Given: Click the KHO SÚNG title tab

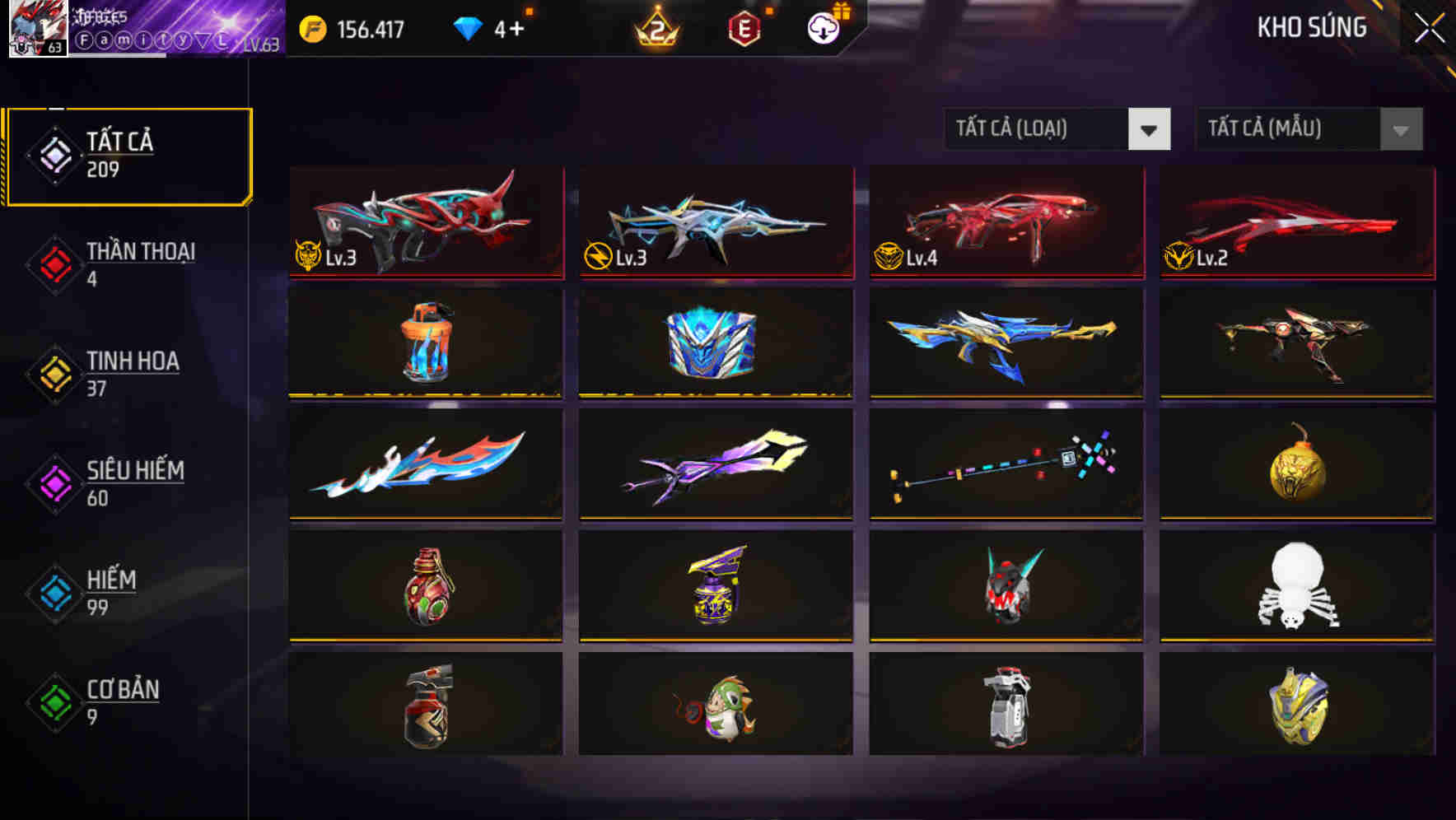Looking at the screenshot, I should coord(1313,29).
